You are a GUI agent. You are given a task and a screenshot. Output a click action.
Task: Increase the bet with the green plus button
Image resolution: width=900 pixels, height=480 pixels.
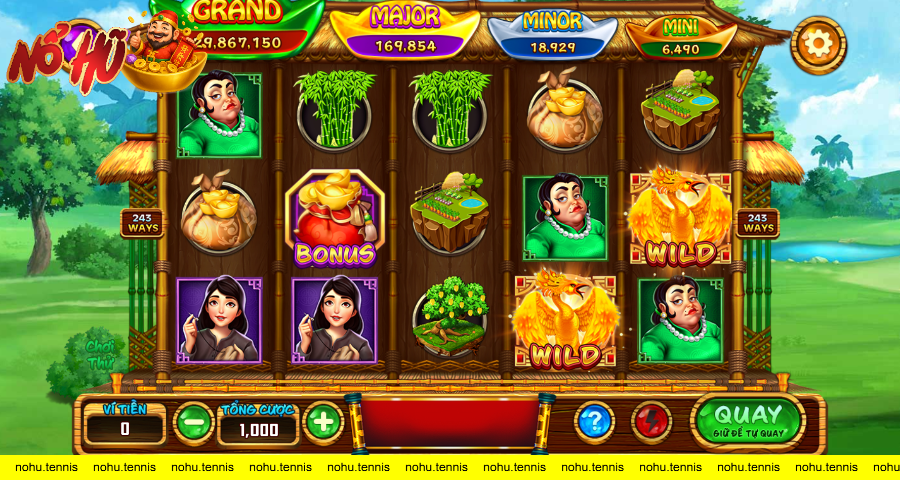point(323,422)
